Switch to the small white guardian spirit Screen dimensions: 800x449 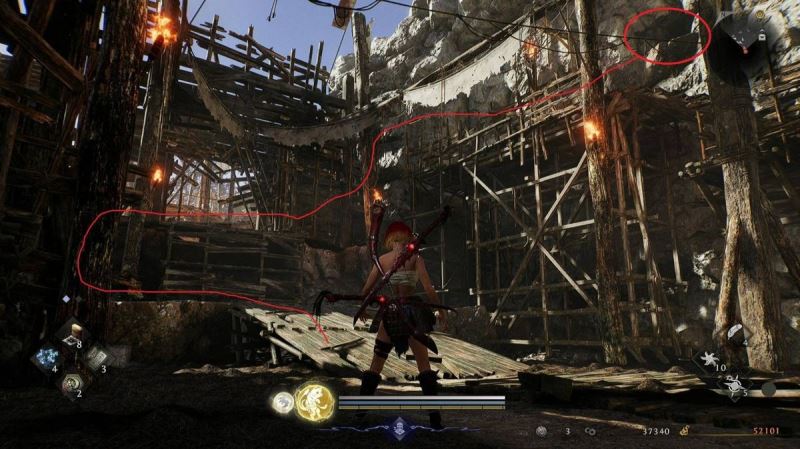282,402
